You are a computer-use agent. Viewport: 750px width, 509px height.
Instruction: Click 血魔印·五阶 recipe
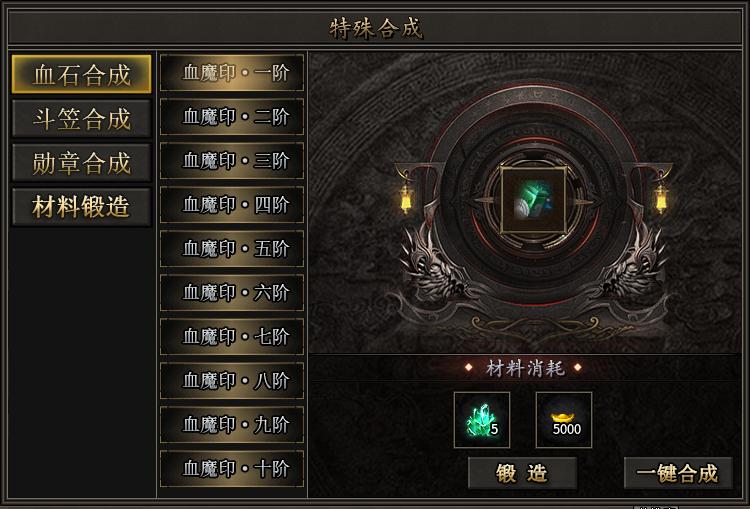[x=232, y=249]
